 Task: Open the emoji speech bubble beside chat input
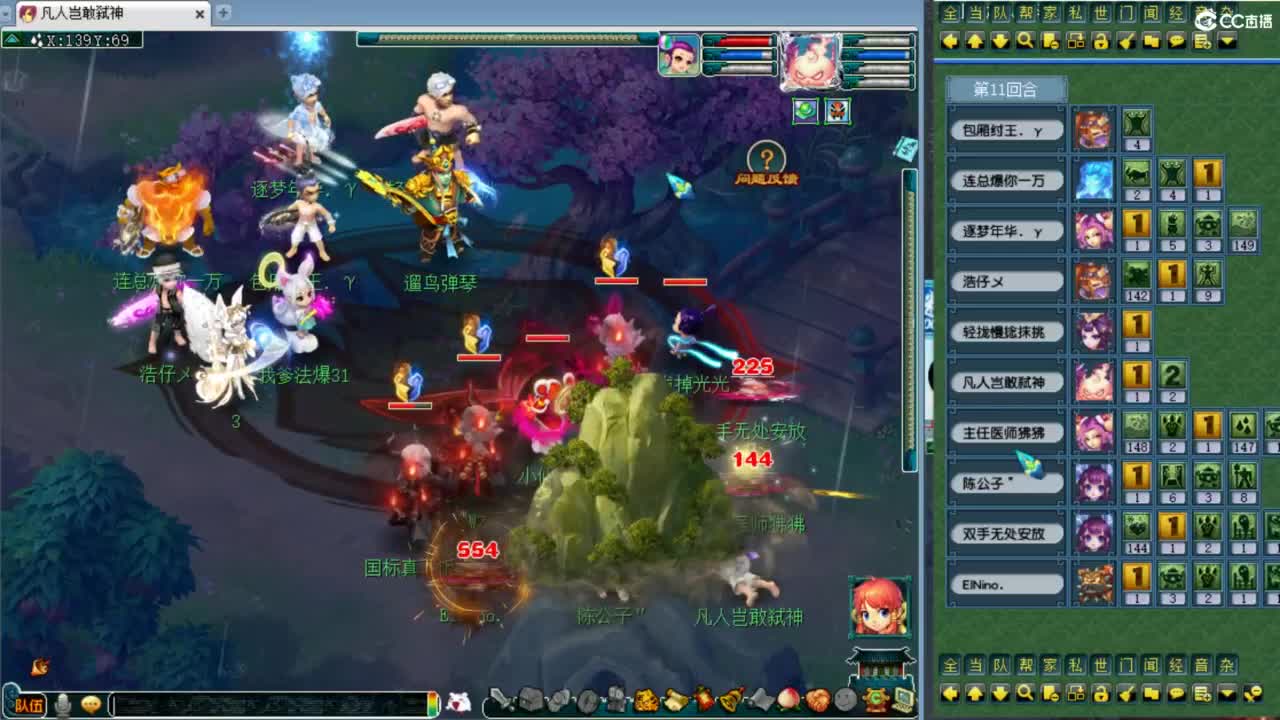coord(92,705)
